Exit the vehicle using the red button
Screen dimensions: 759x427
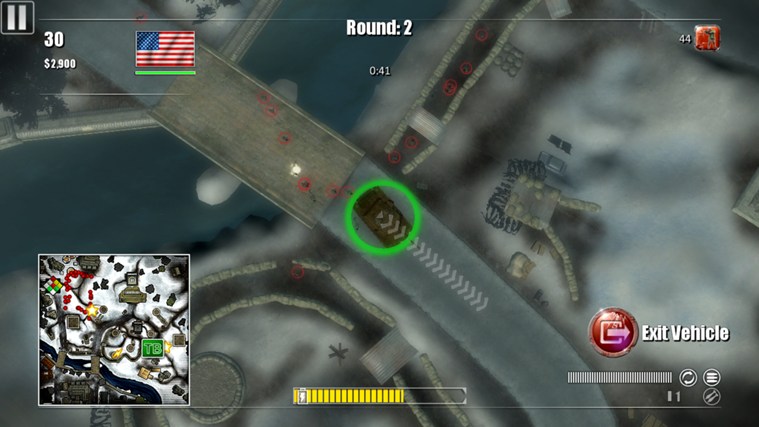pos(612,331)
